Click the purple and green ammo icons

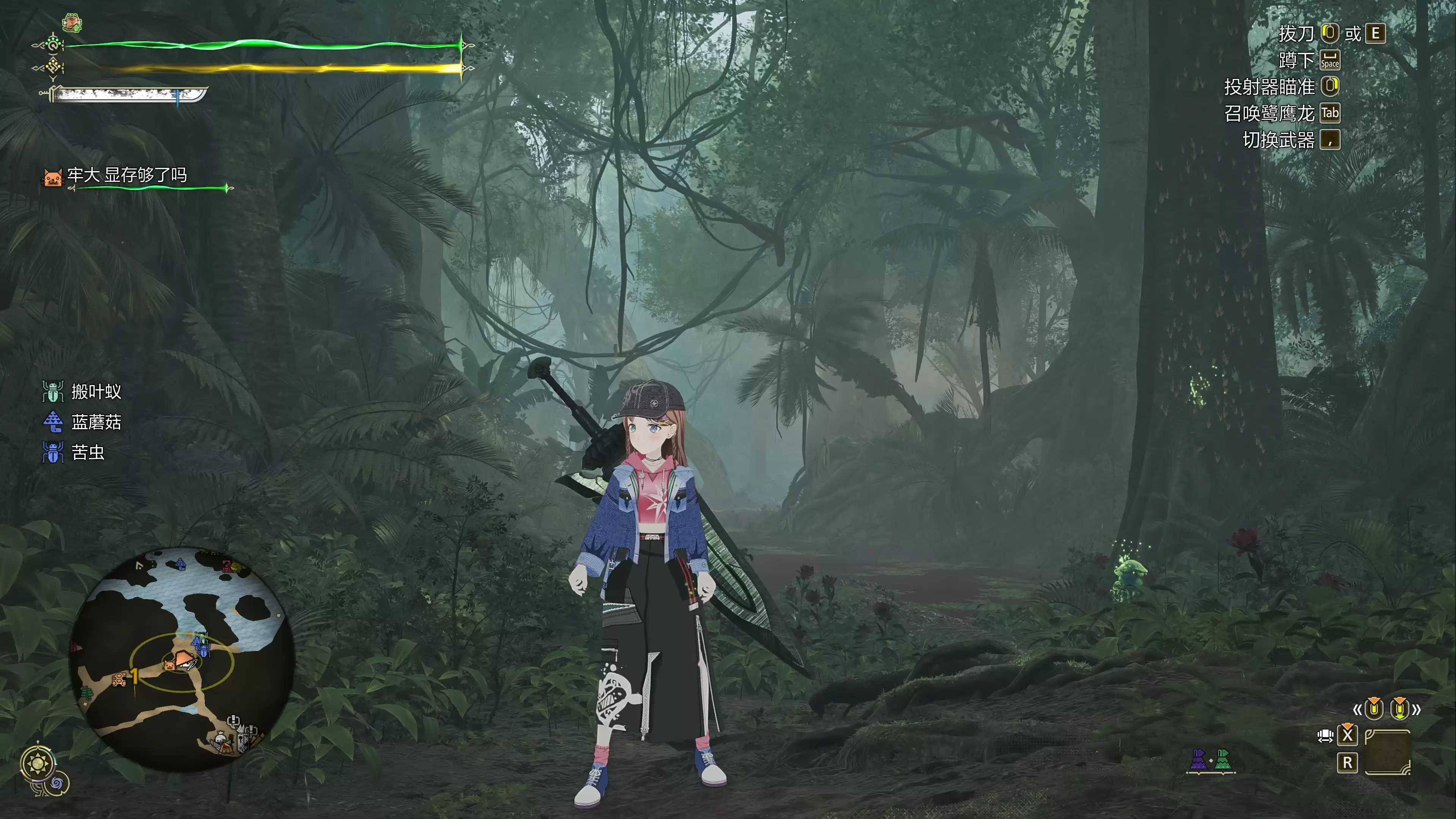click(1210, 760)
